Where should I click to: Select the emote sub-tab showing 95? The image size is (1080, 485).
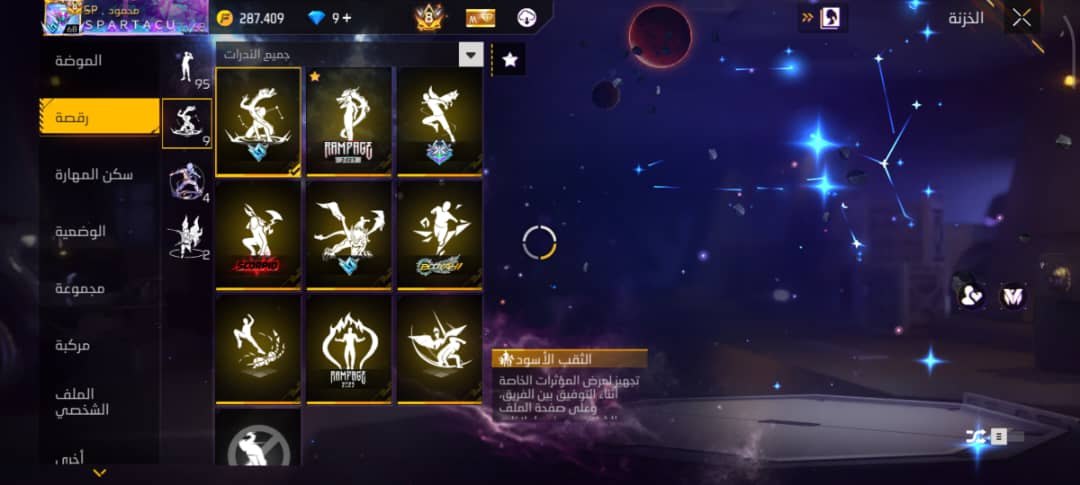[x=186, y=68]
